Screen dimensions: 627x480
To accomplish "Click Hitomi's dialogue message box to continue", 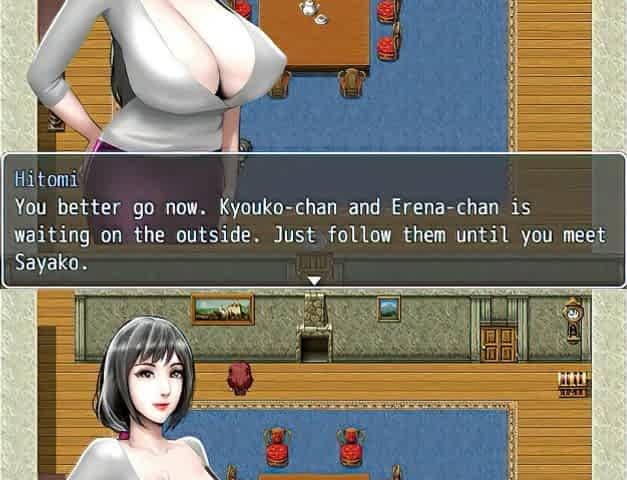I will pyautogui.click(x=313, y=220).
